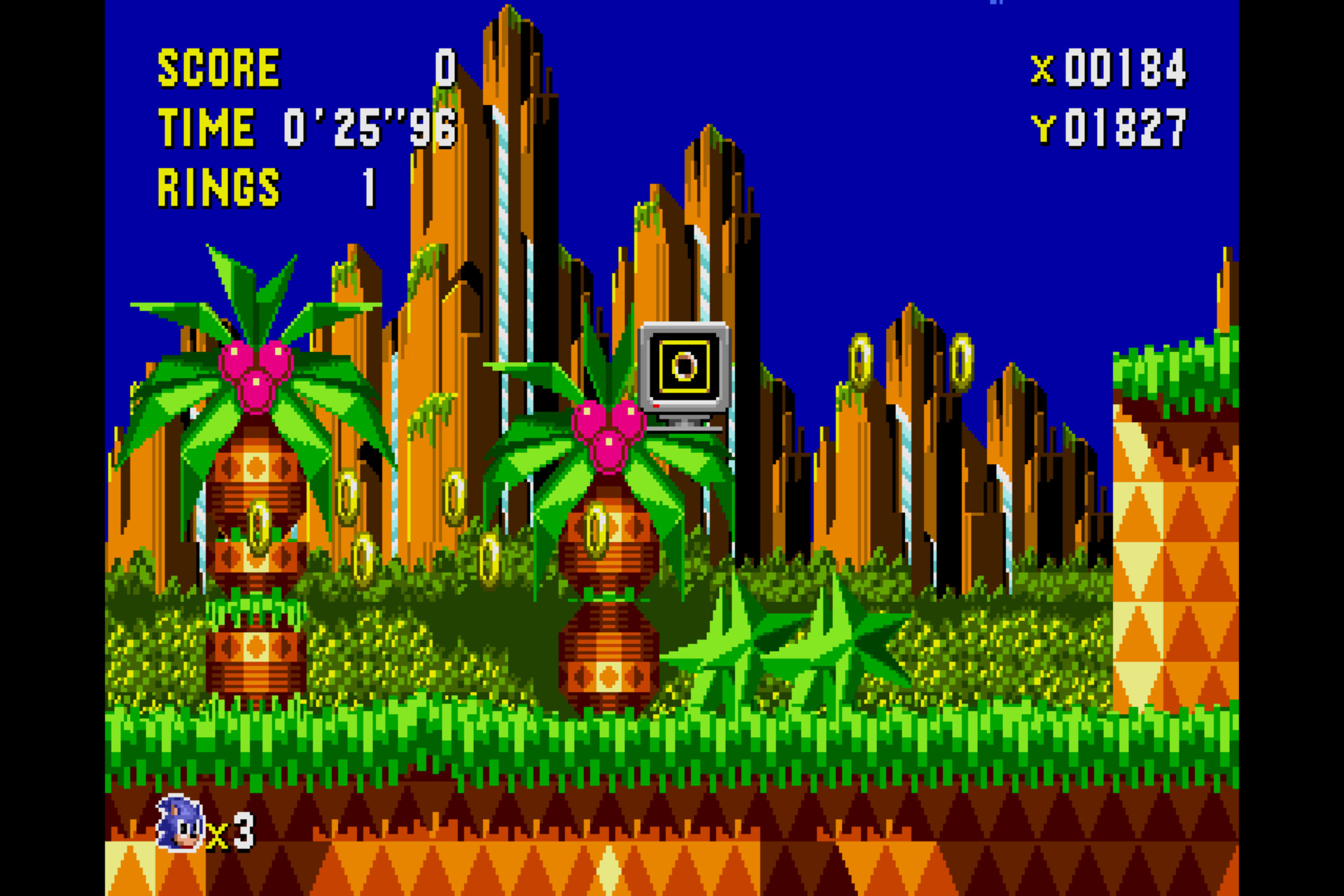Click the ring on the center tree trunk
This screenshot has height=896, width=1344.
click(598, 528)
